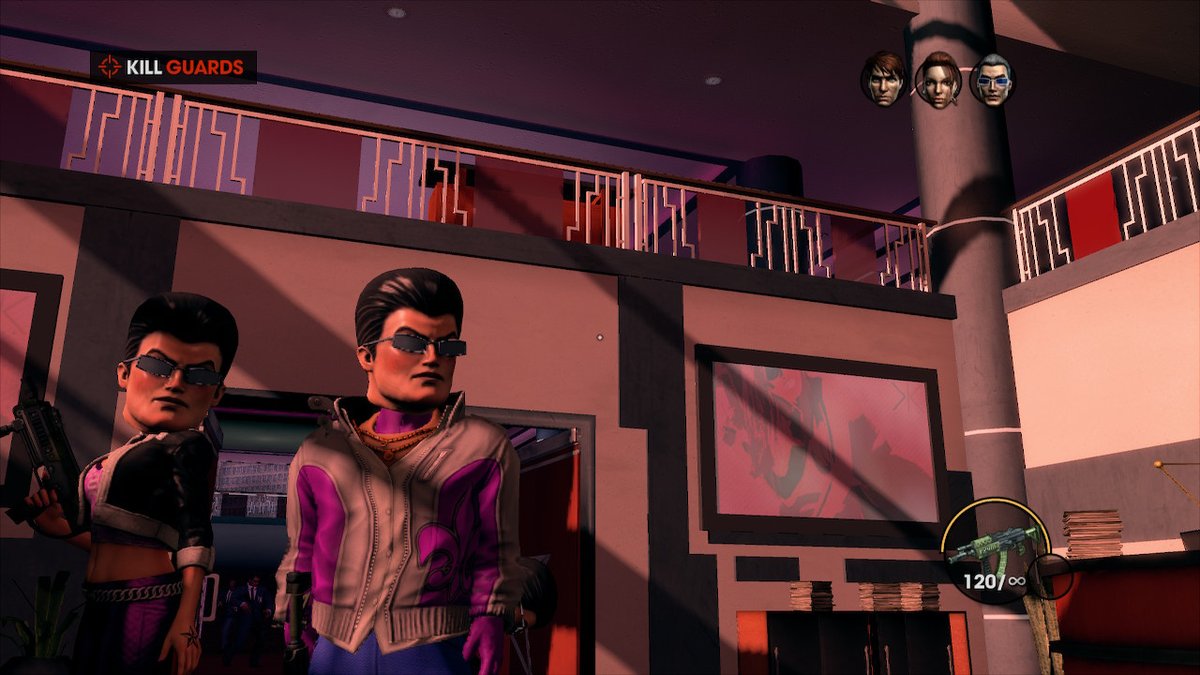
Task: Select the female homie portrait
Action: tap(938, 80)
